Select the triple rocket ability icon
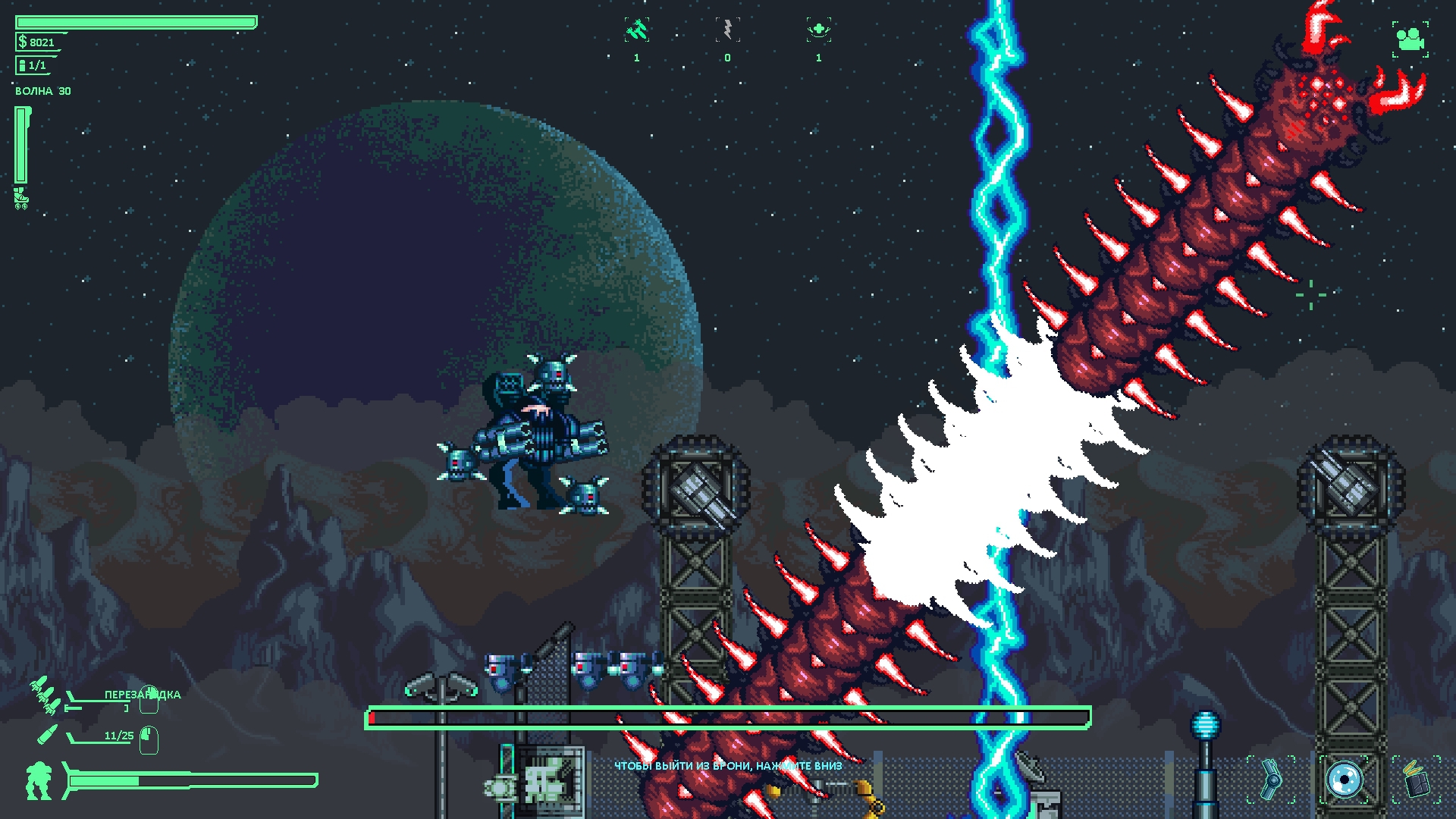1456x819 pixels. click(x=635, y=28)
